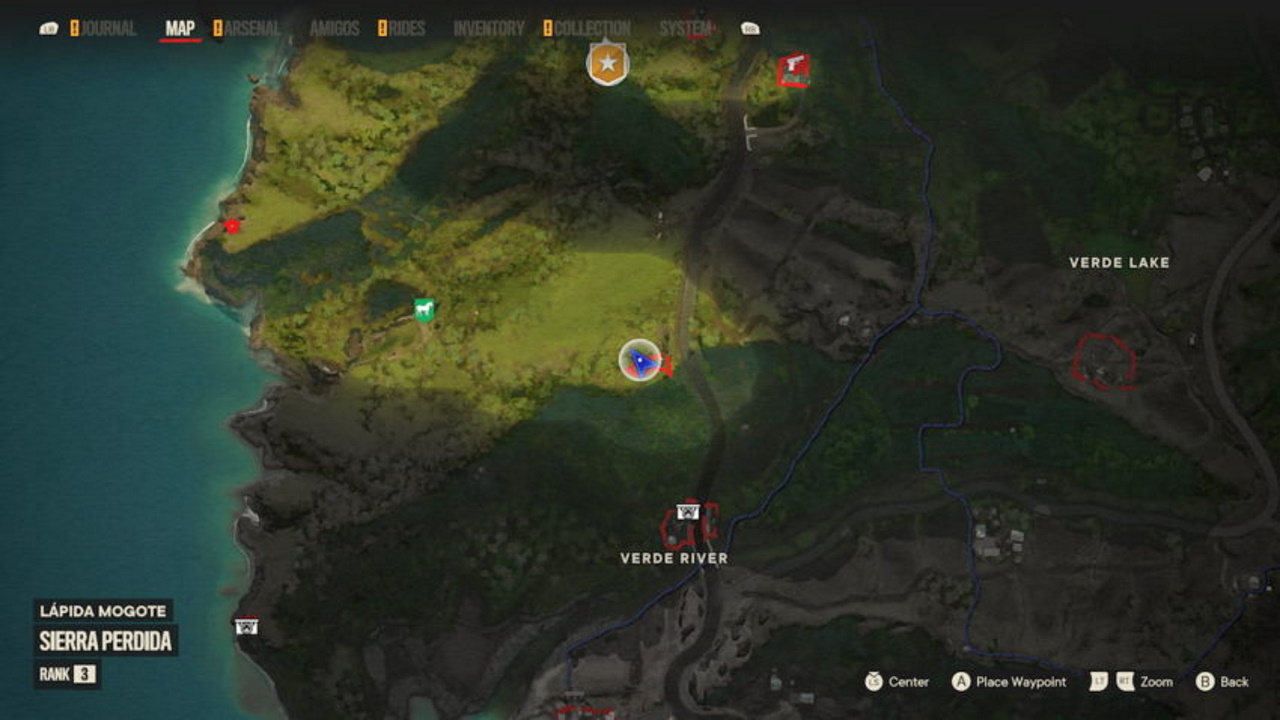This screenshot has width=1280, height=720.
Task: Click the red dot marker on the western peninsula
Action: pyautogui.click(x=231, y=226)
